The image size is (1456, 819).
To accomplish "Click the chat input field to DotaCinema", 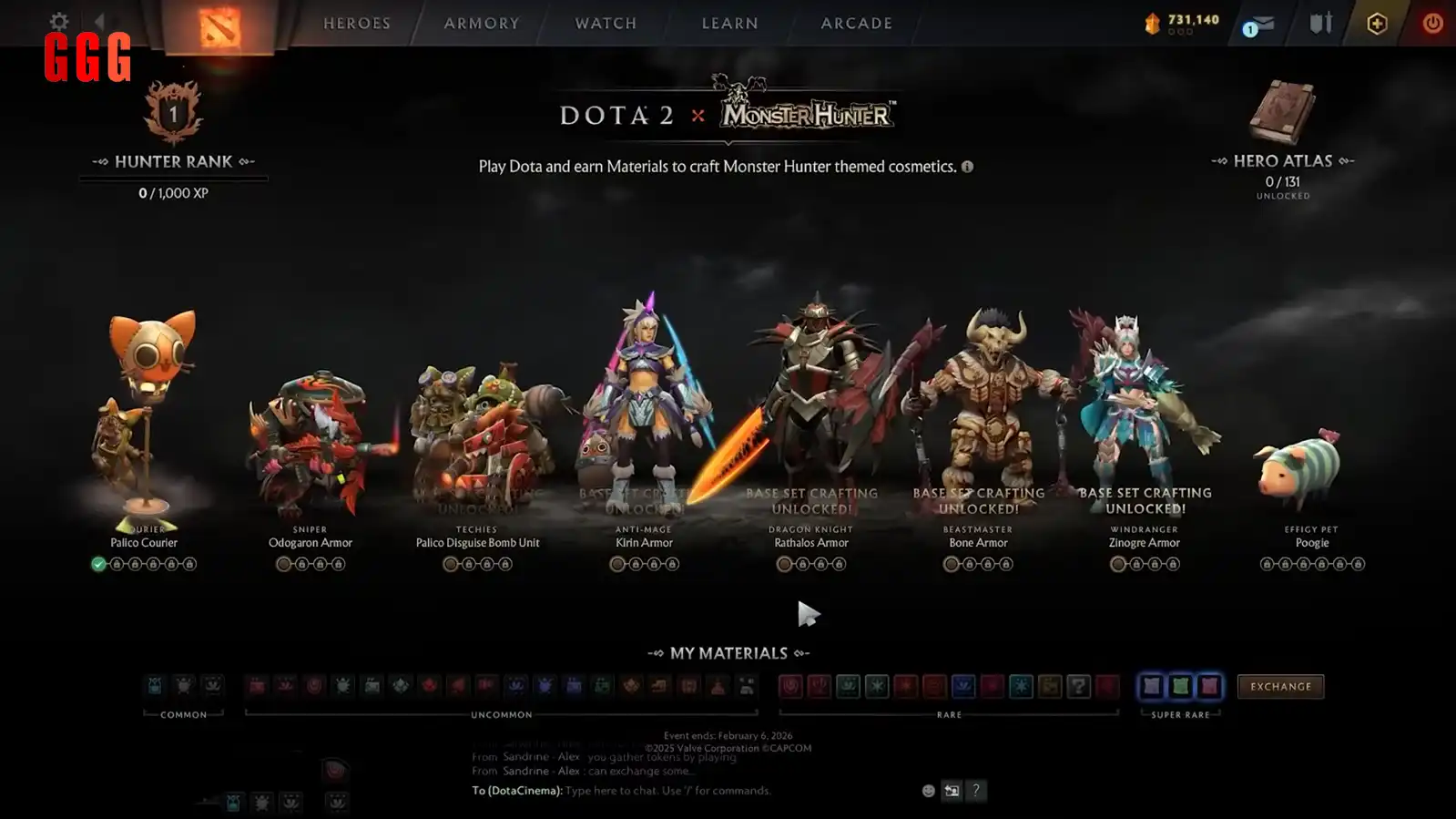I will click(x=637, y=791).
